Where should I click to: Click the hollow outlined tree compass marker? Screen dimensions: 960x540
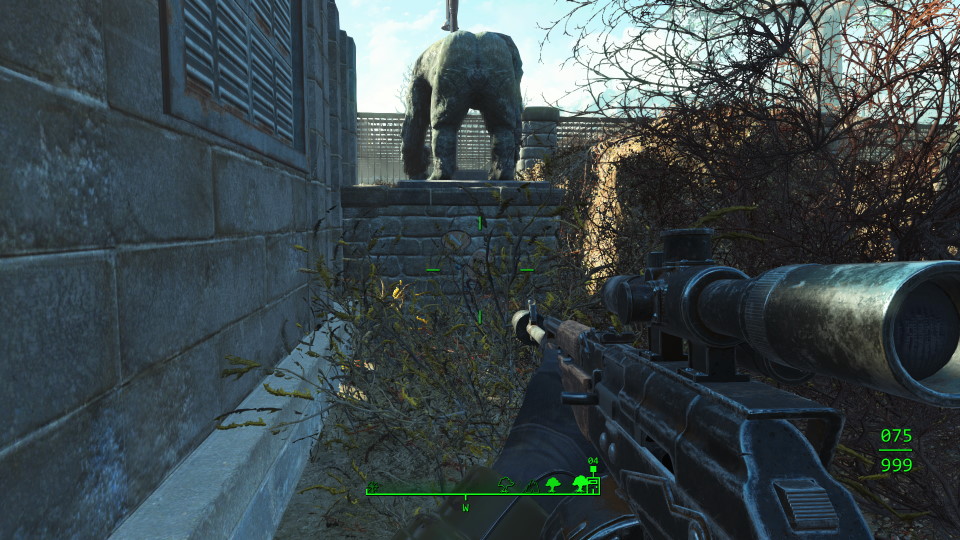coord(506,485)
